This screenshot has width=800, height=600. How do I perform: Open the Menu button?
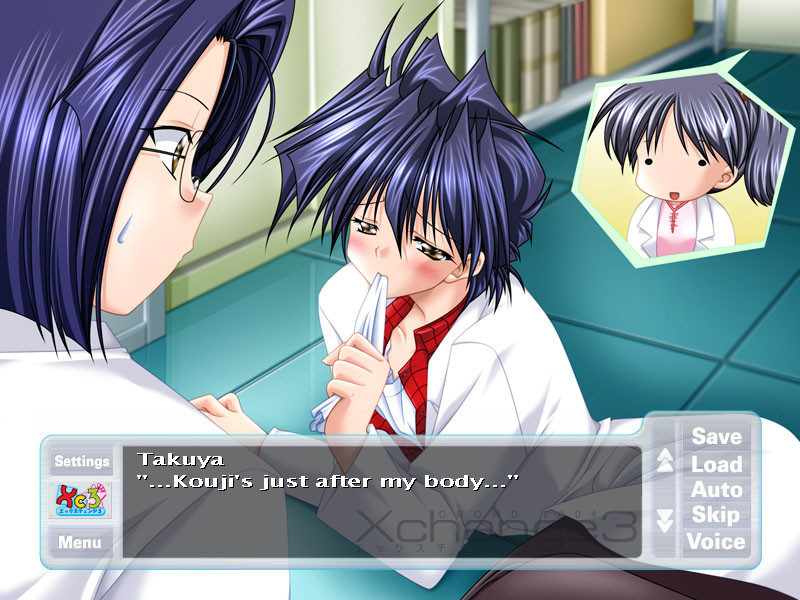80,542
